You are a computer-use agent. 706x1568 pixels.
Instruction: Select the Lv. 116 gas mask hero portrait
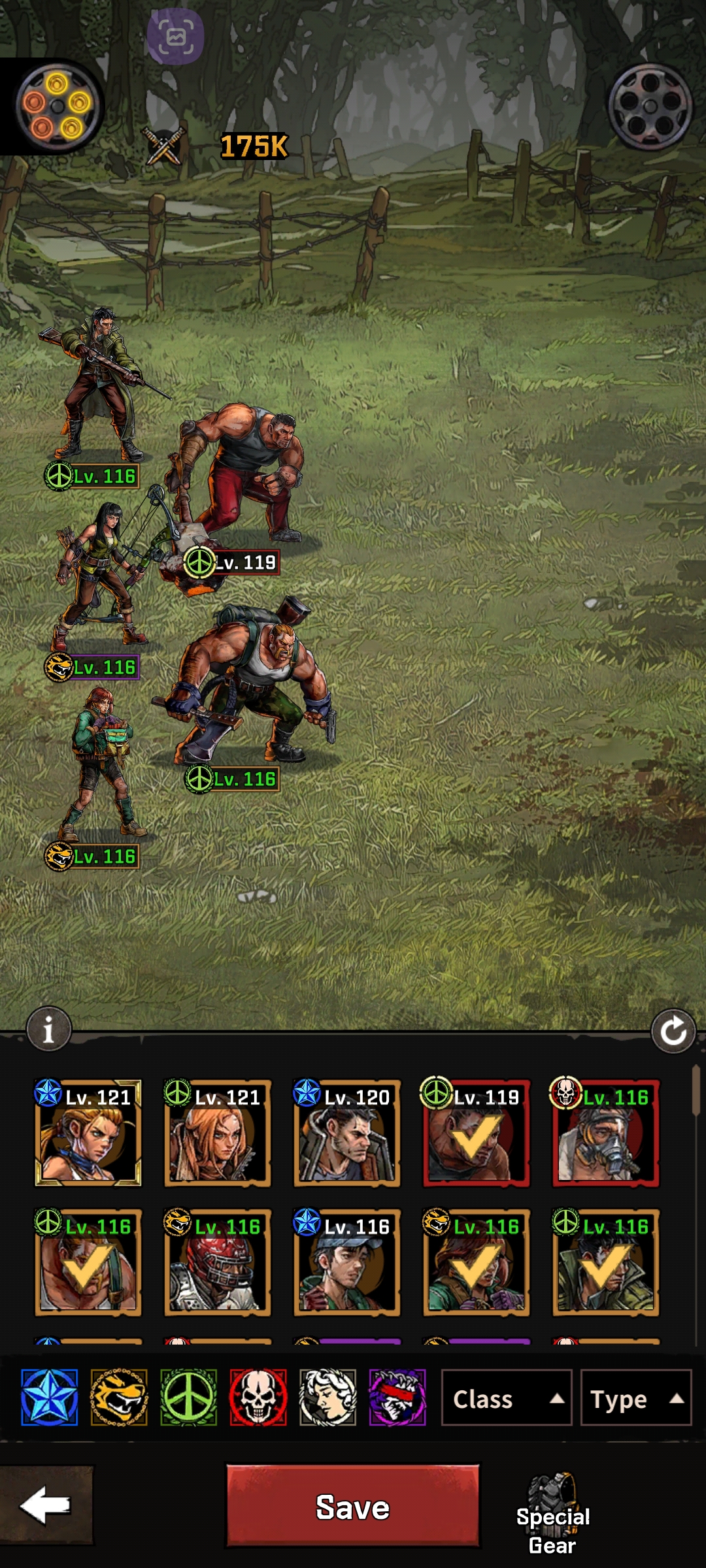606,1133
